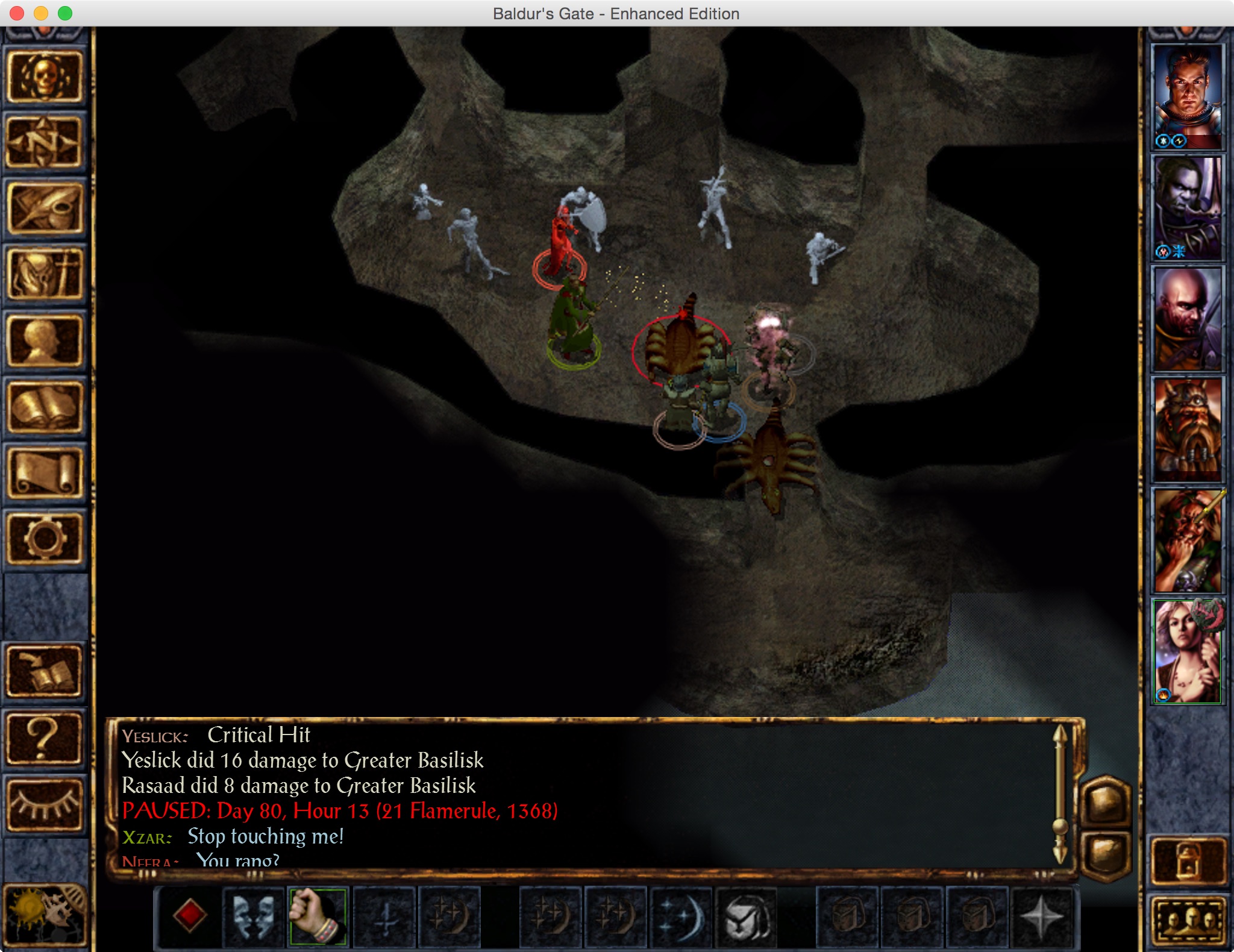Image resolution: width=1234 pixels, height=952 pixels.
Task: Close the game window with red button
Action: (x=17, y=13)
